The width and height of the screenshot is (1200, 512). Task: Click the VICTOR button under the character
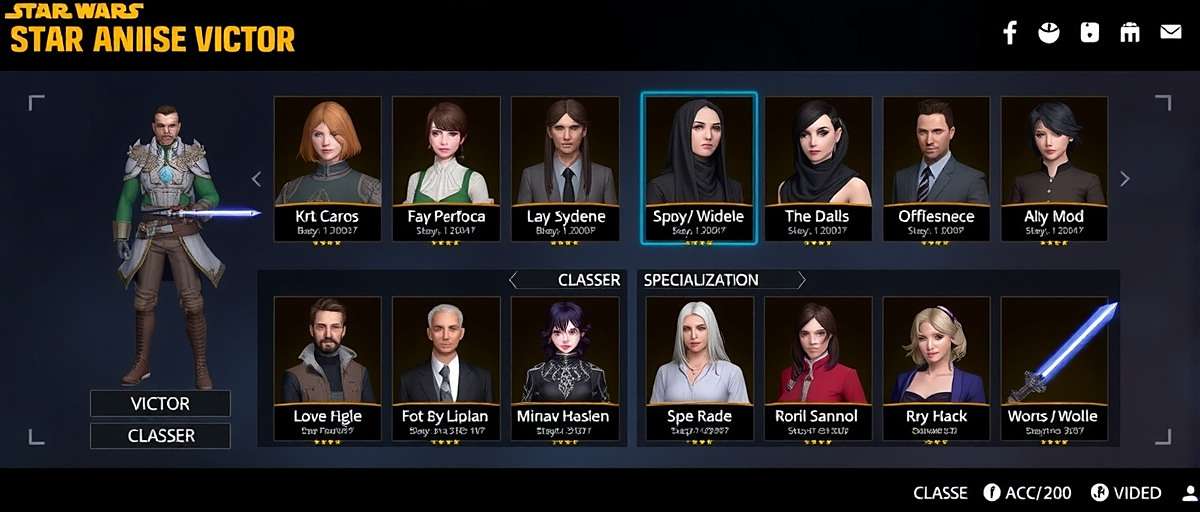coord(160,404)
